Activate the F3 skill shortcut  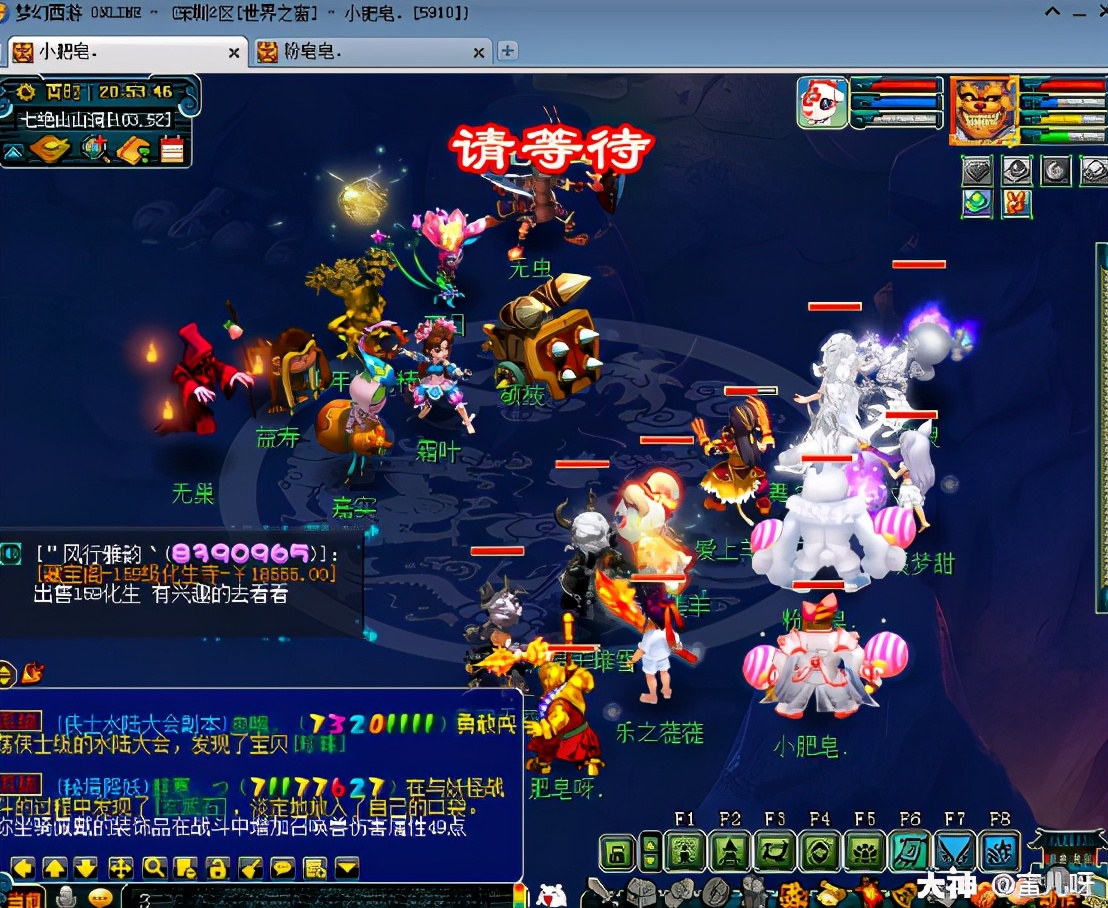[x=775, y=852]
